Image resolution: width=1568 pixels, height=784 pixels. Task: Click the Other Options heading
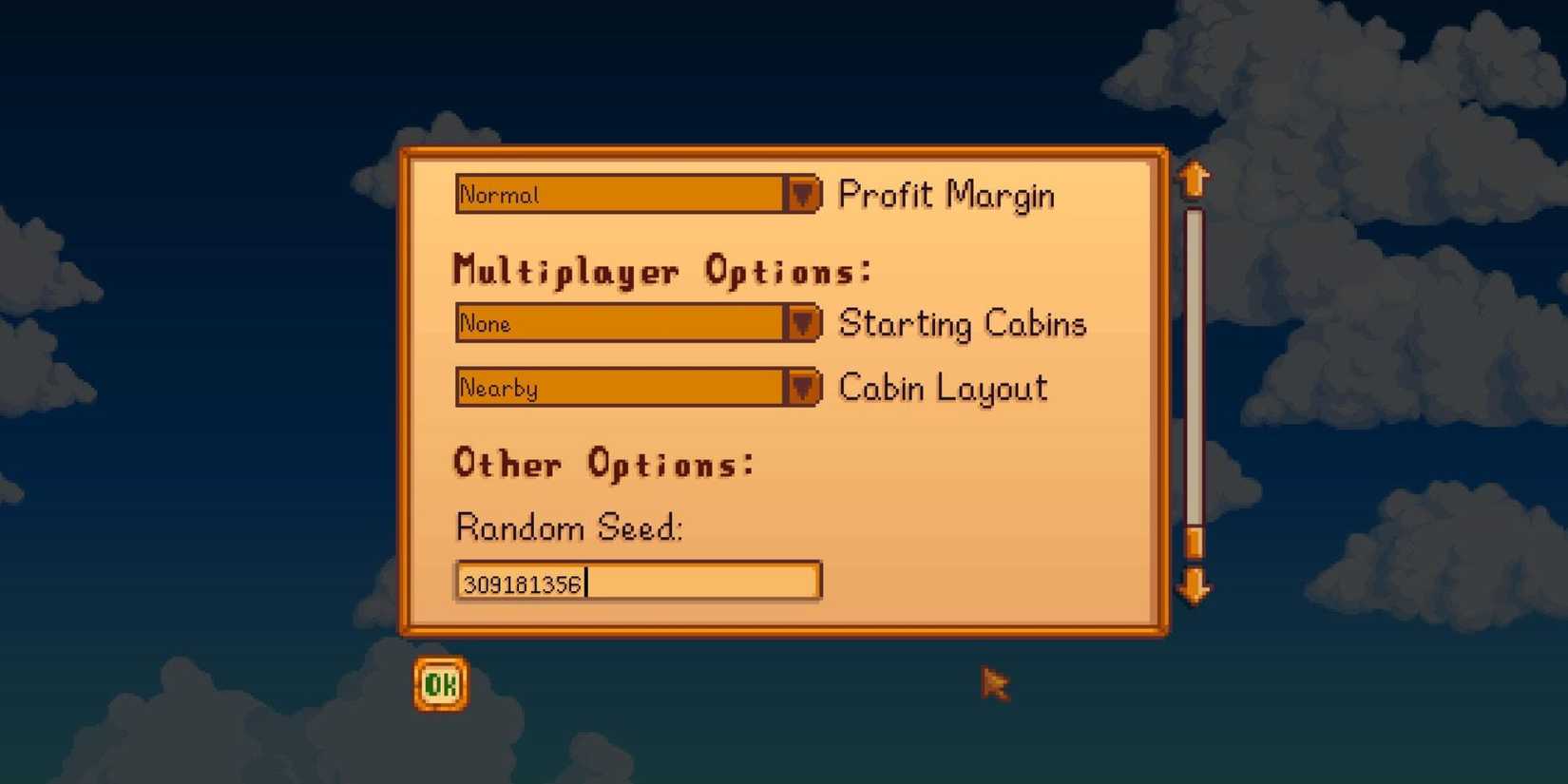tap(602, 464)
